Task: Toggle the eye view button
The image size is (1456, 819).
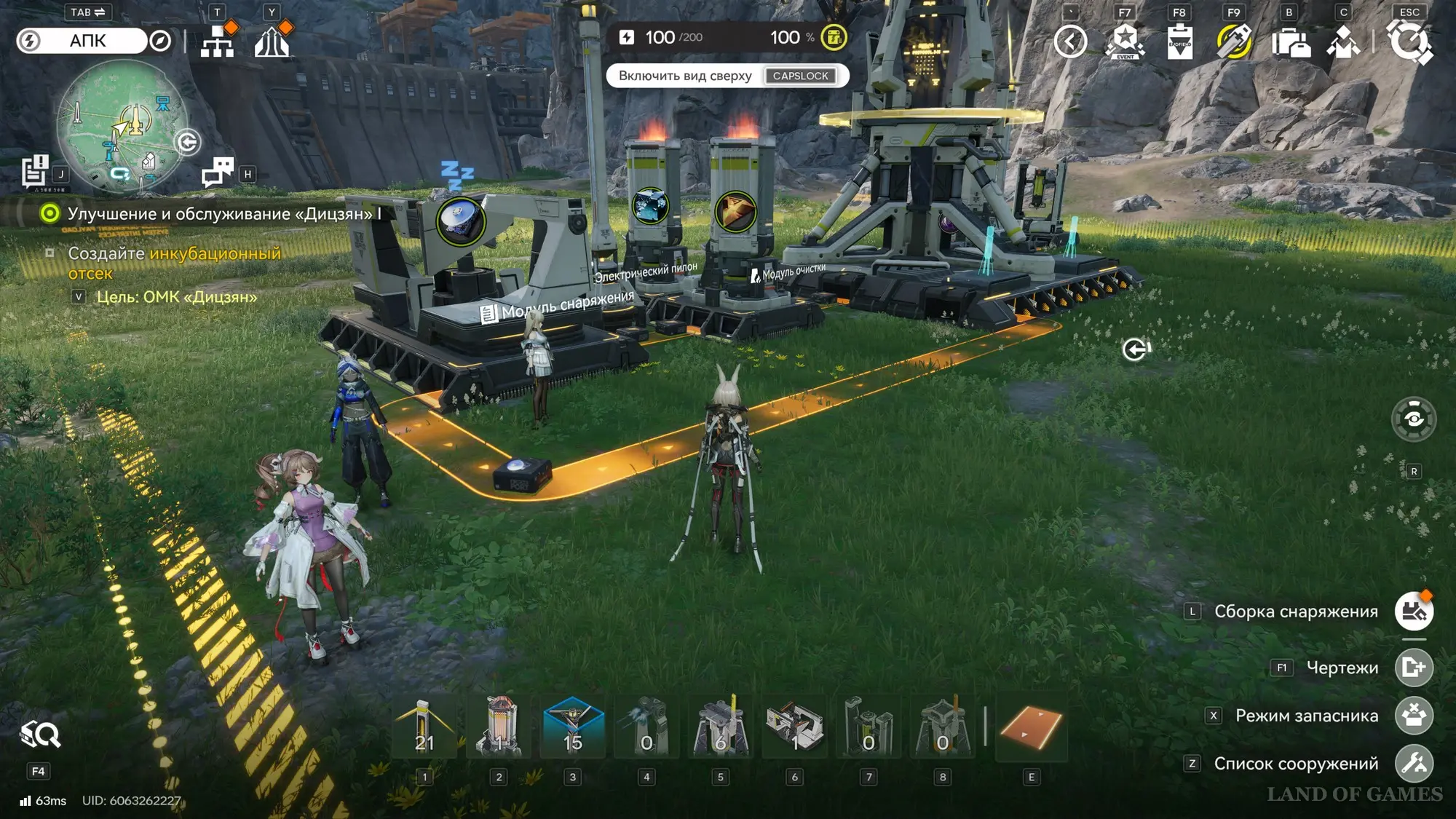Action: click(x=1414, y=419)
